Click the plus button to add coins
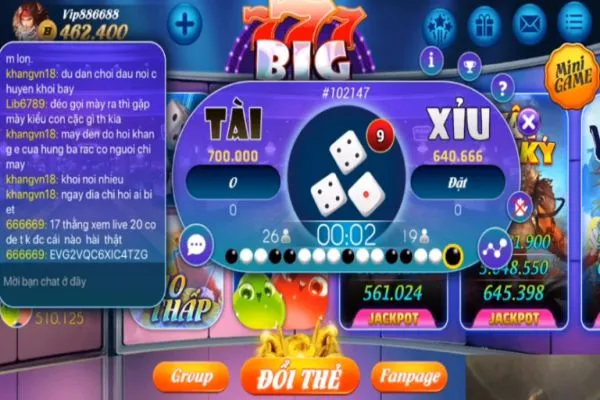 coord(184,23)
